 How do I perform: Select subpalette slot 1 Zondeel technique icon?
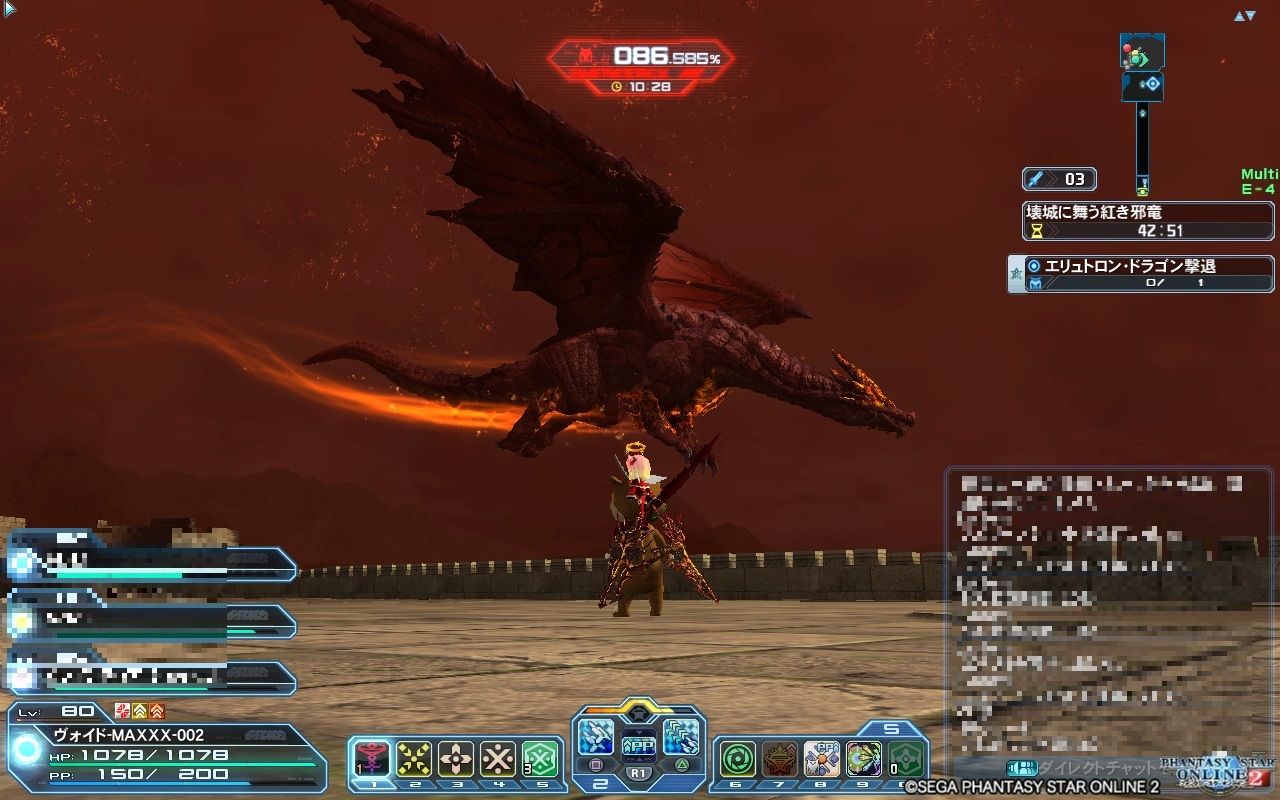372,757
